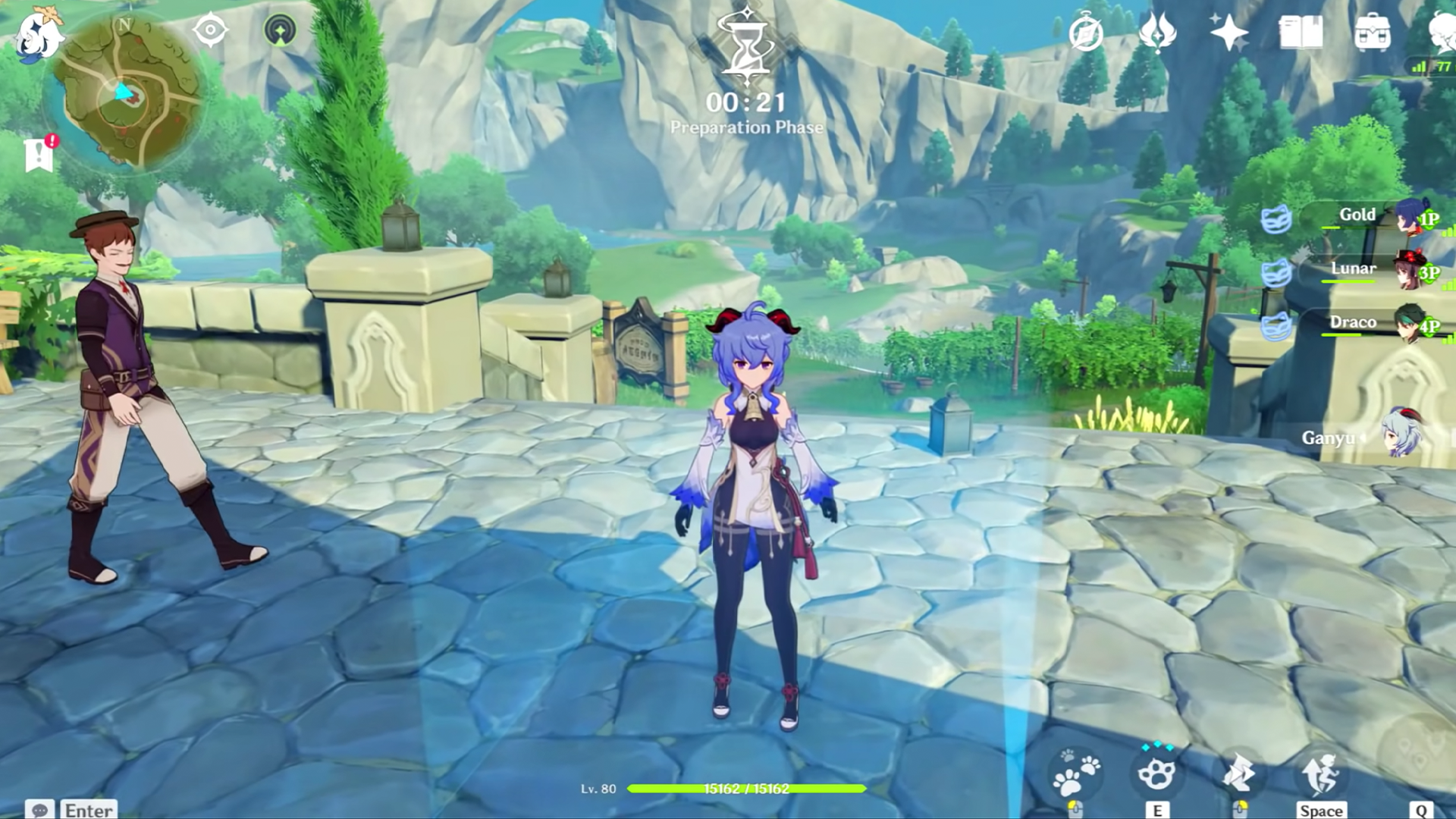Activate the cat paw skill
Viewport: 1456px width, 819px height.
1156,773
